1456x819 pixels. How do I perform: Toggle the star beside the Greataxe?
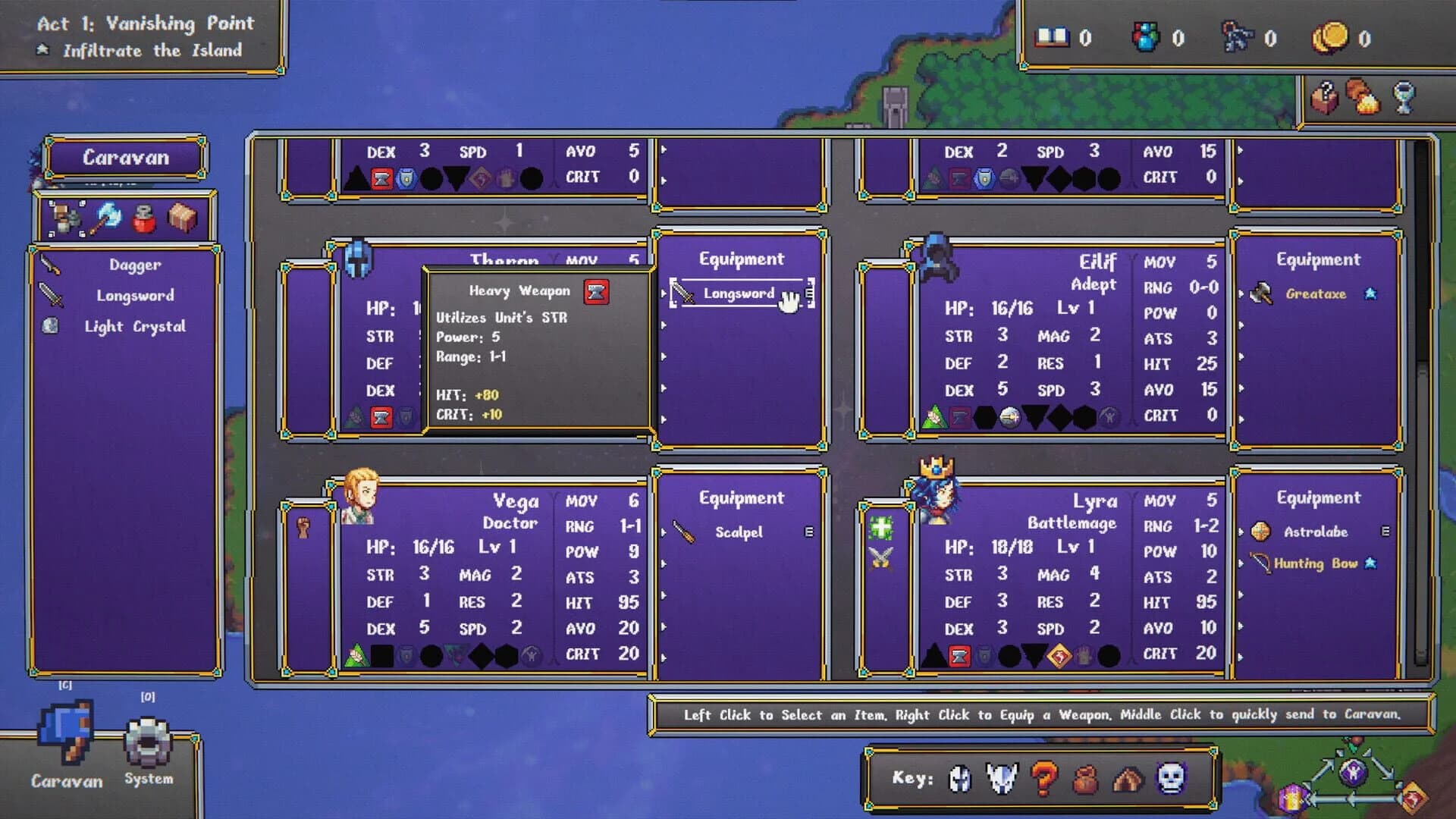(1370, 293)
